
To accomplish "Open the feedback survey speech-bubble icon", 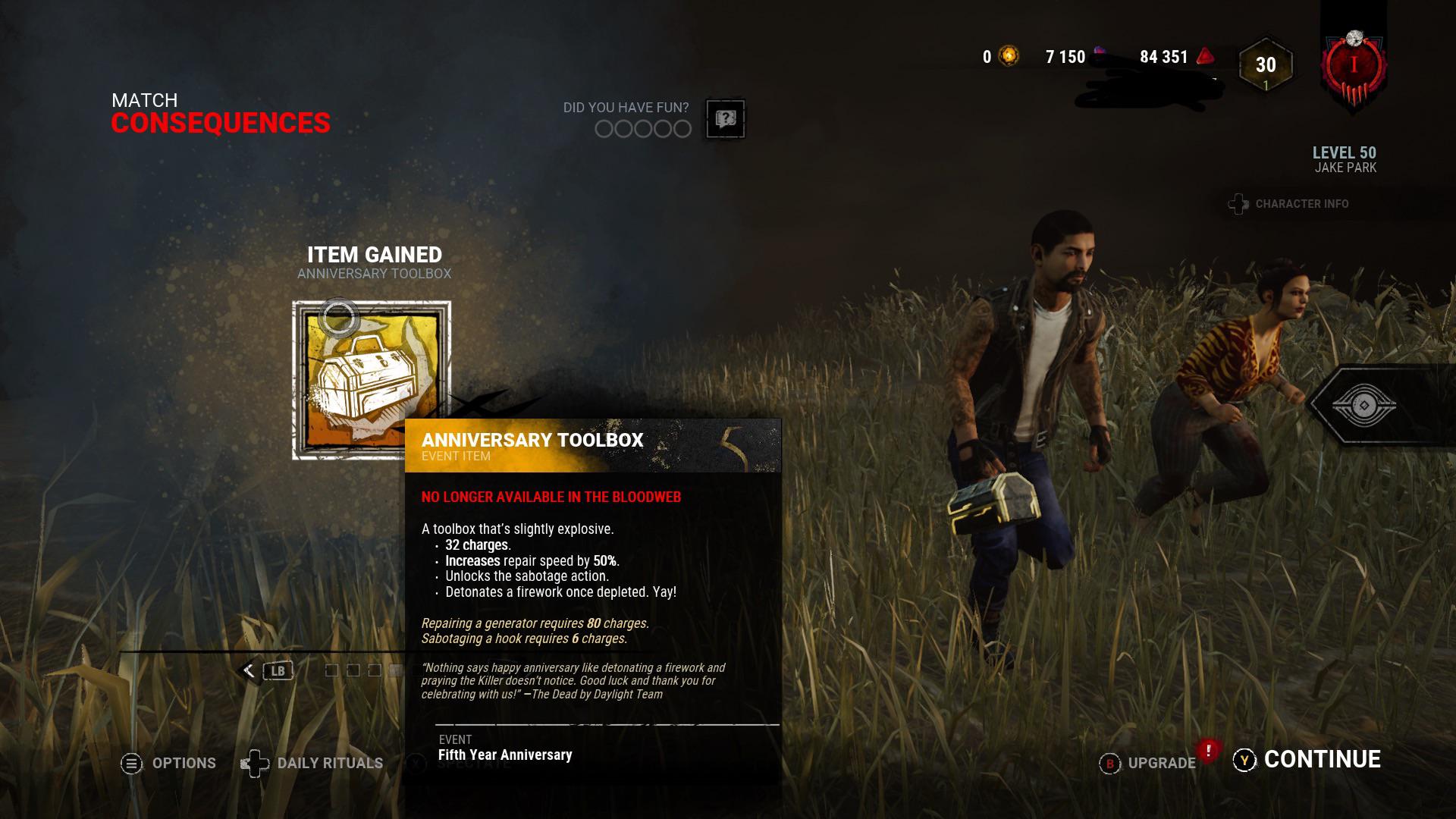I will pyautogui.click(x=725, y=119).
